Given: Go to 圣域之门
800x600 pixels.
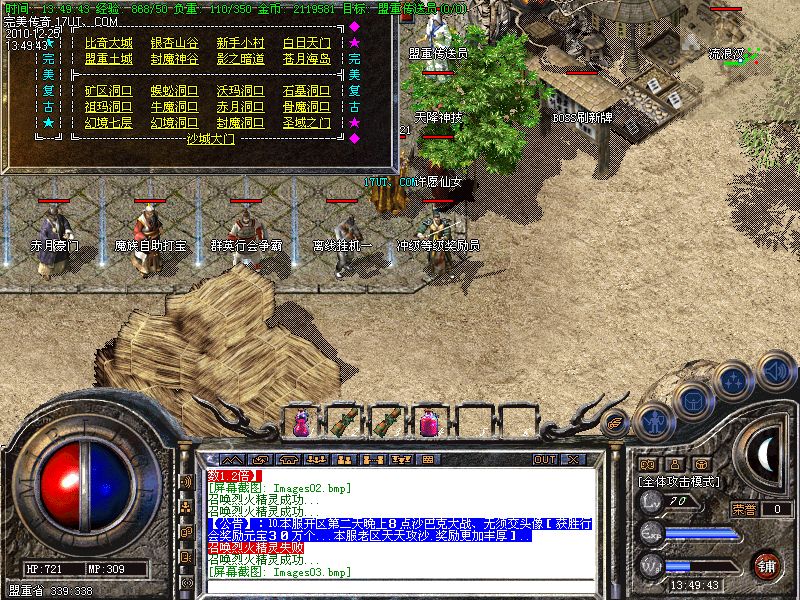Looking at the screenshot, I should [307, 123].
